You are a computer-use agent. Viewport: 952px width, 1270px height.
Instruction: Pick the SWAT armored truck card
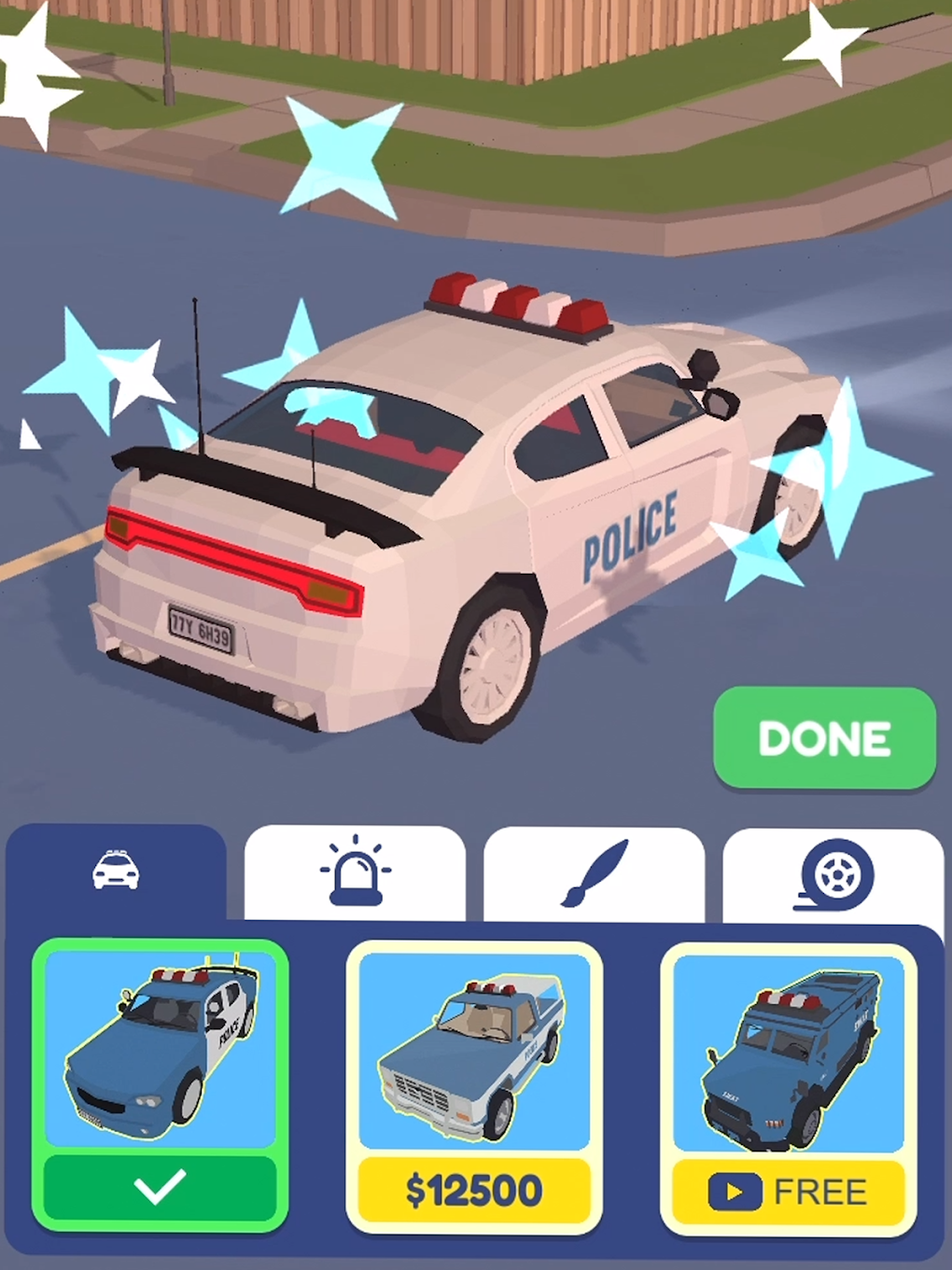tap(789, 1052)
